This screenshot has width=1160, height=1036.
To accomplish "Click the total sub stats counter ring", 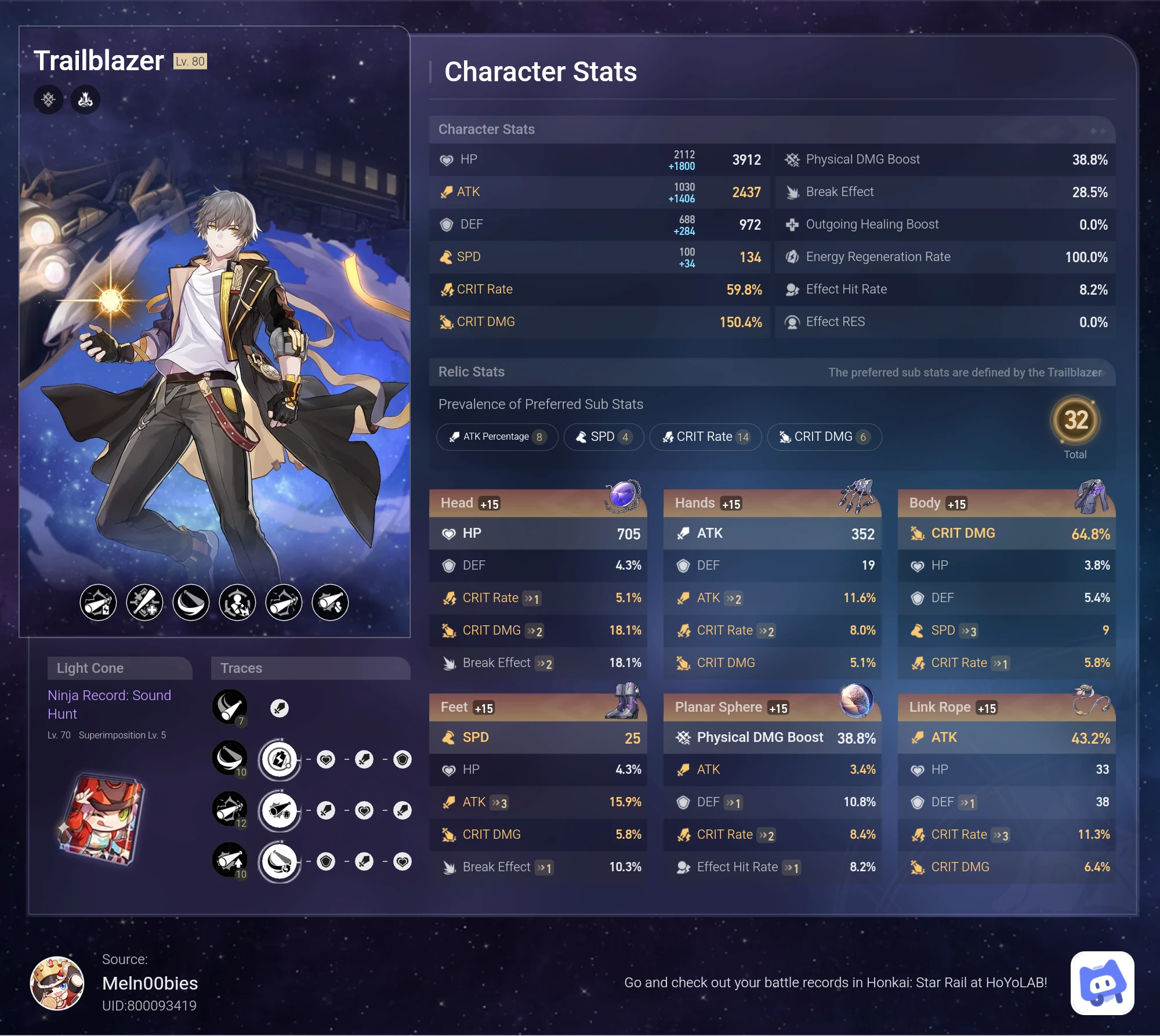I will coord(1076,421).
